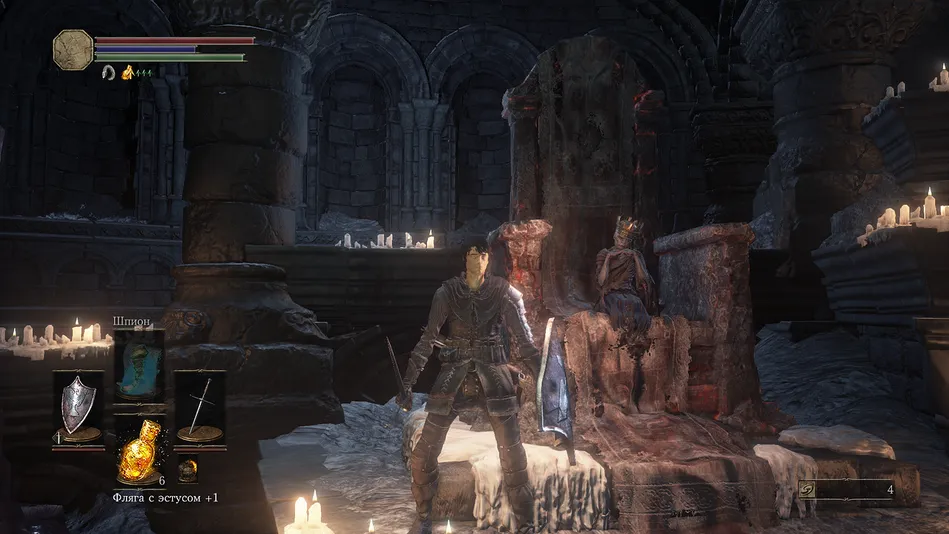Select the longsword in the right-hand slot
Viewport: 949px width, 534px height.
click(x=200, y=406)
